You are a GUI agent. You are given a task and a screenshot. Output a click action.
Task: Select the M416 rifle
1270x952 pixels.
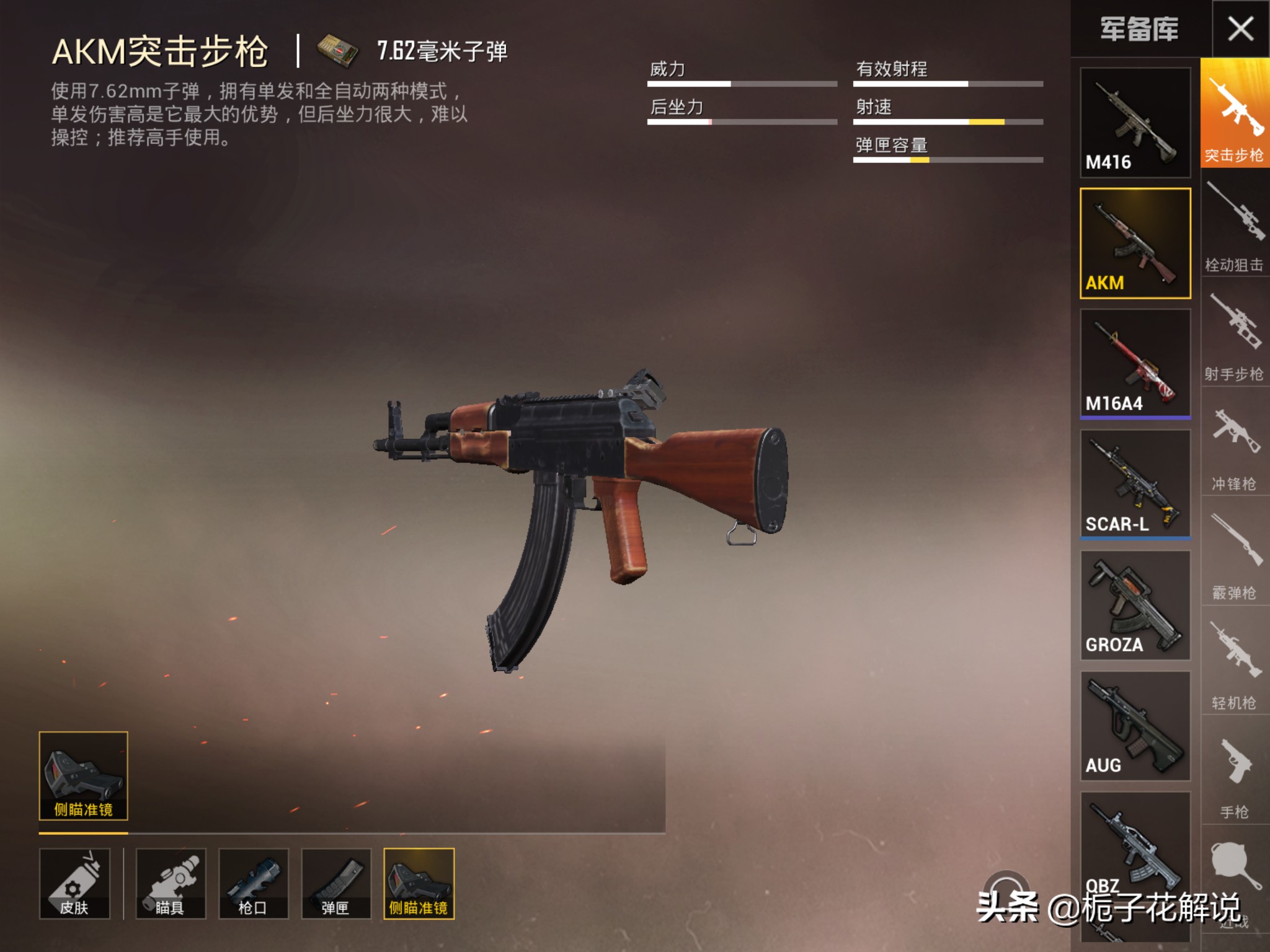click(1135, 122)
